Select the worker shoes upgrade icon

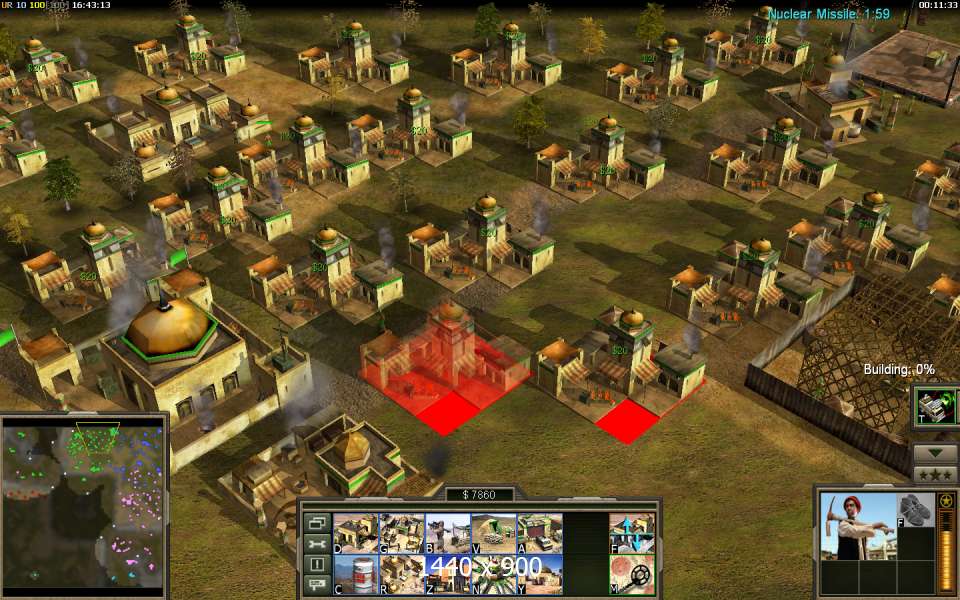911,510
